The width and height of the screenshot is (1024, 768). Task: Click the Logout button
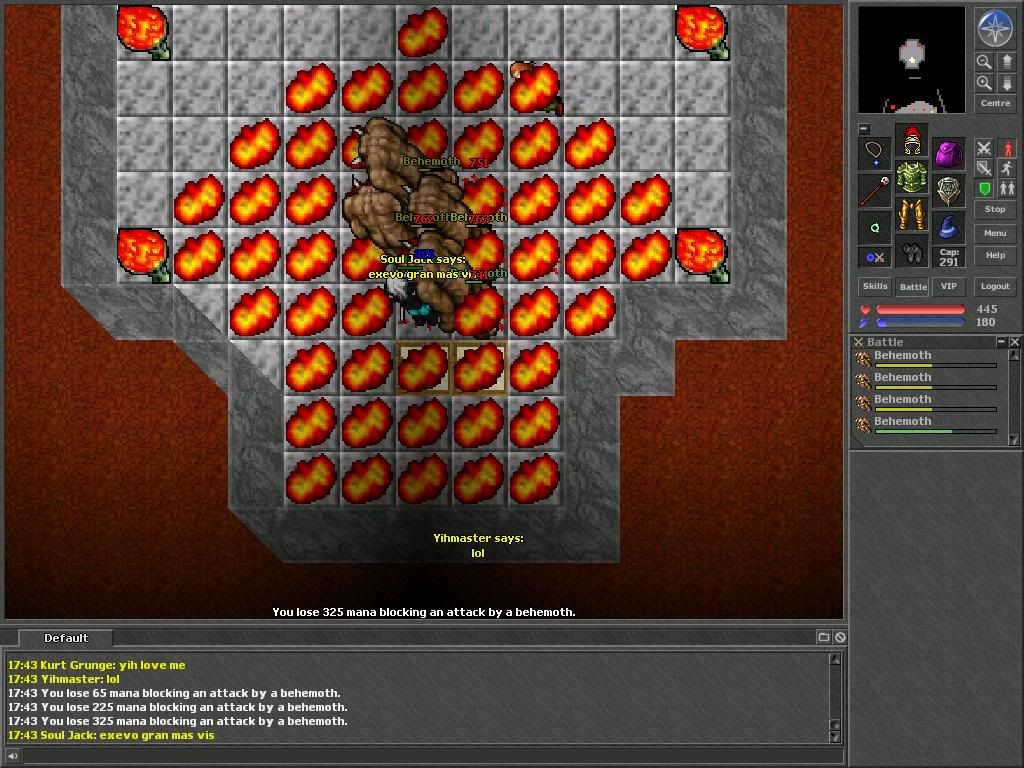pos(994,286)
